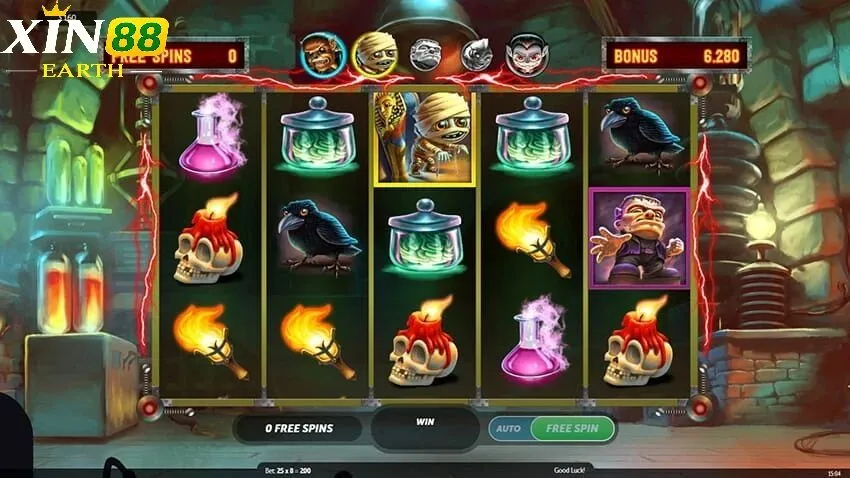Click the Dracula vampire icon
The height and width of the screenshot is (478, 850).
(525, 54)
